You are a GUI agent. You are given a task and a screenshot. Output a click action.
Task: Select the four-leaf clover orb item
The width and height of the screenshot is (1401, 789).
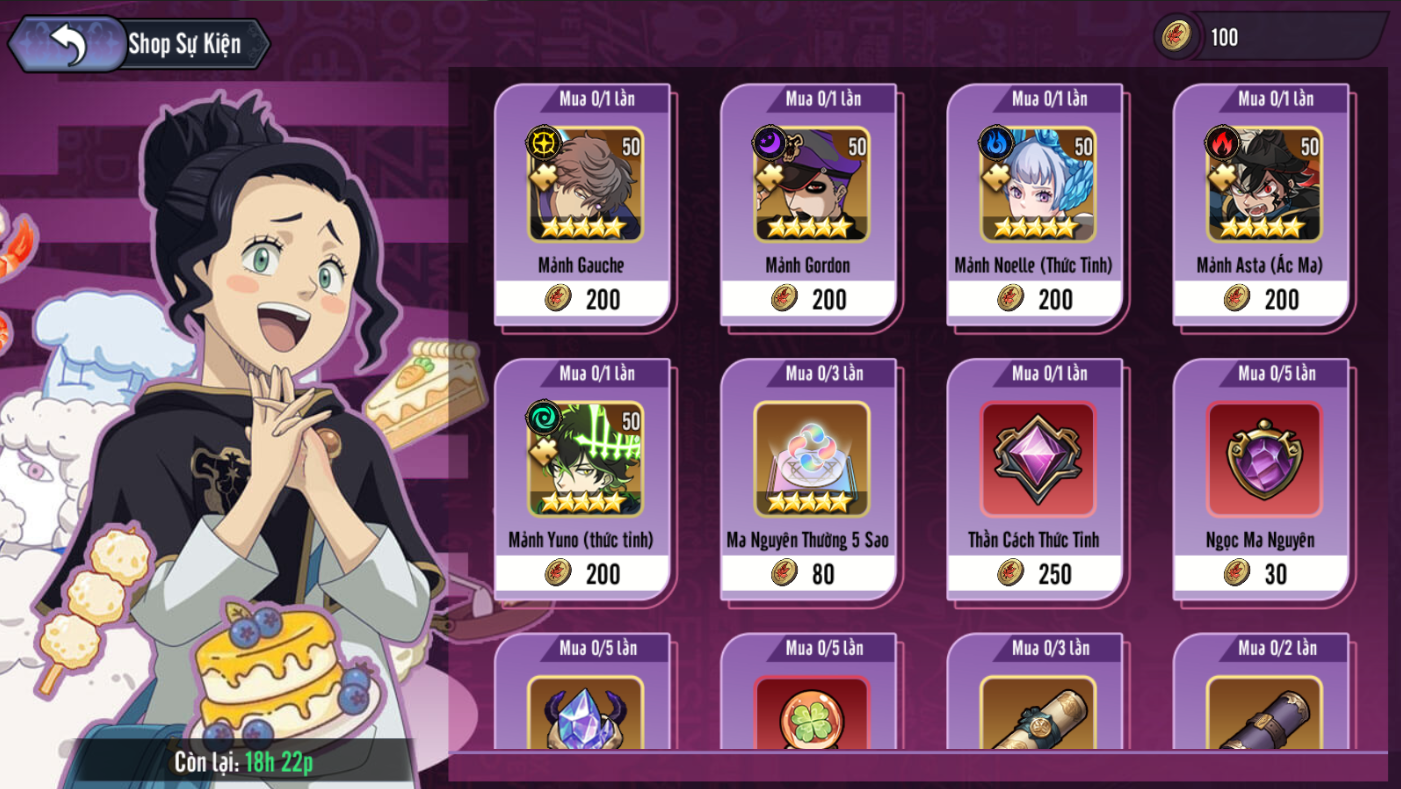810,712
